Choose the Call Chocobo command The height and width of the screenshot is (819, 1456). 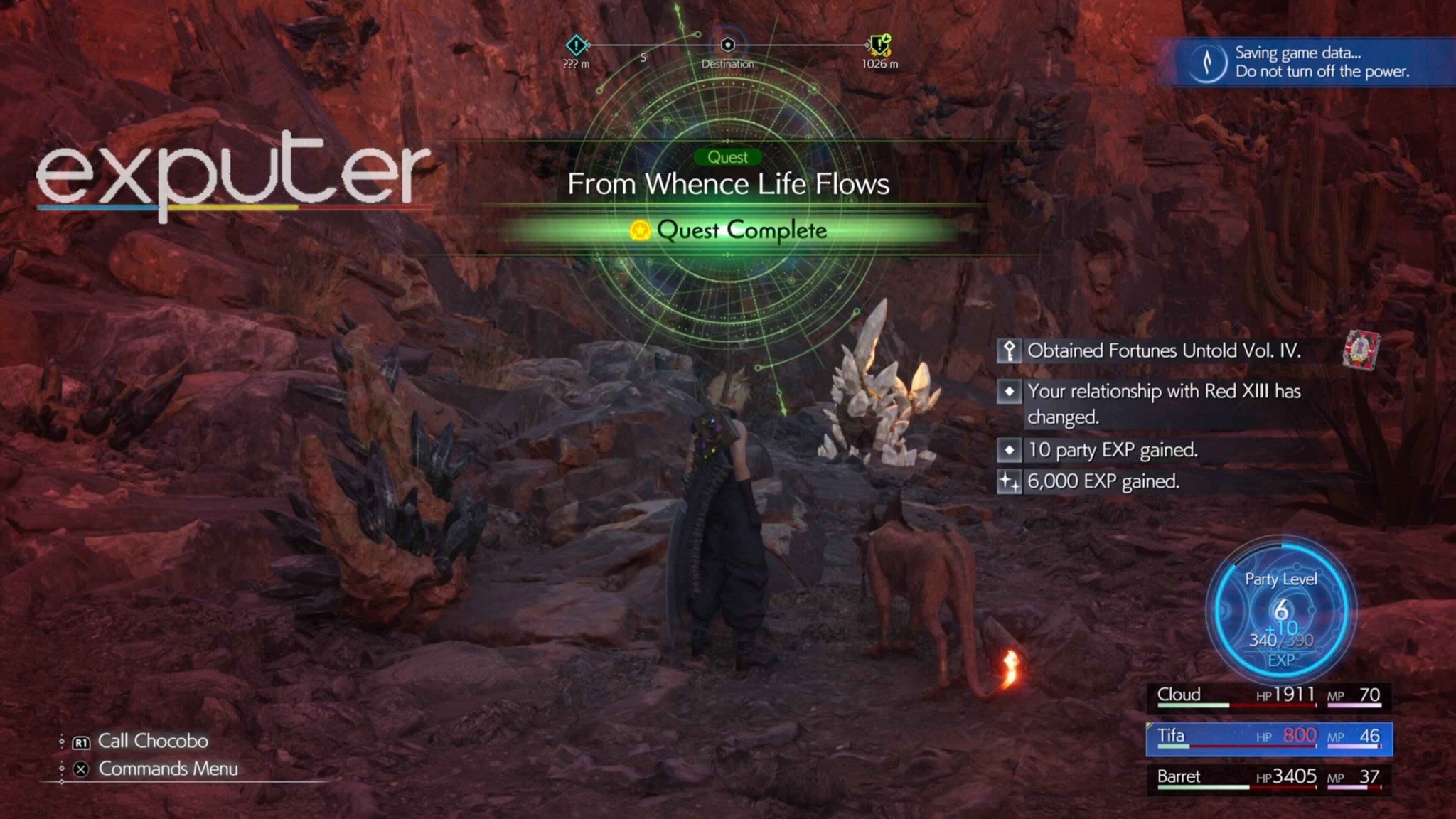coord(152,741)
